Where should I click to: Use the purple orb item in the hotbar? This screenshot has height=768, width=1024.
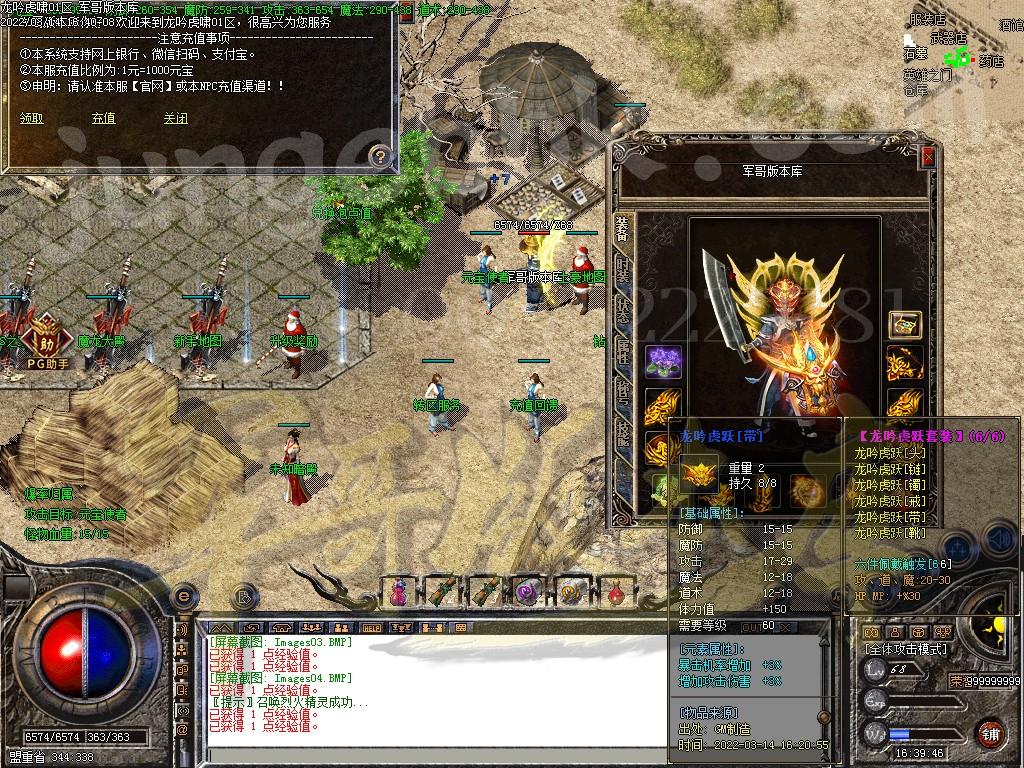click(527, 591)
